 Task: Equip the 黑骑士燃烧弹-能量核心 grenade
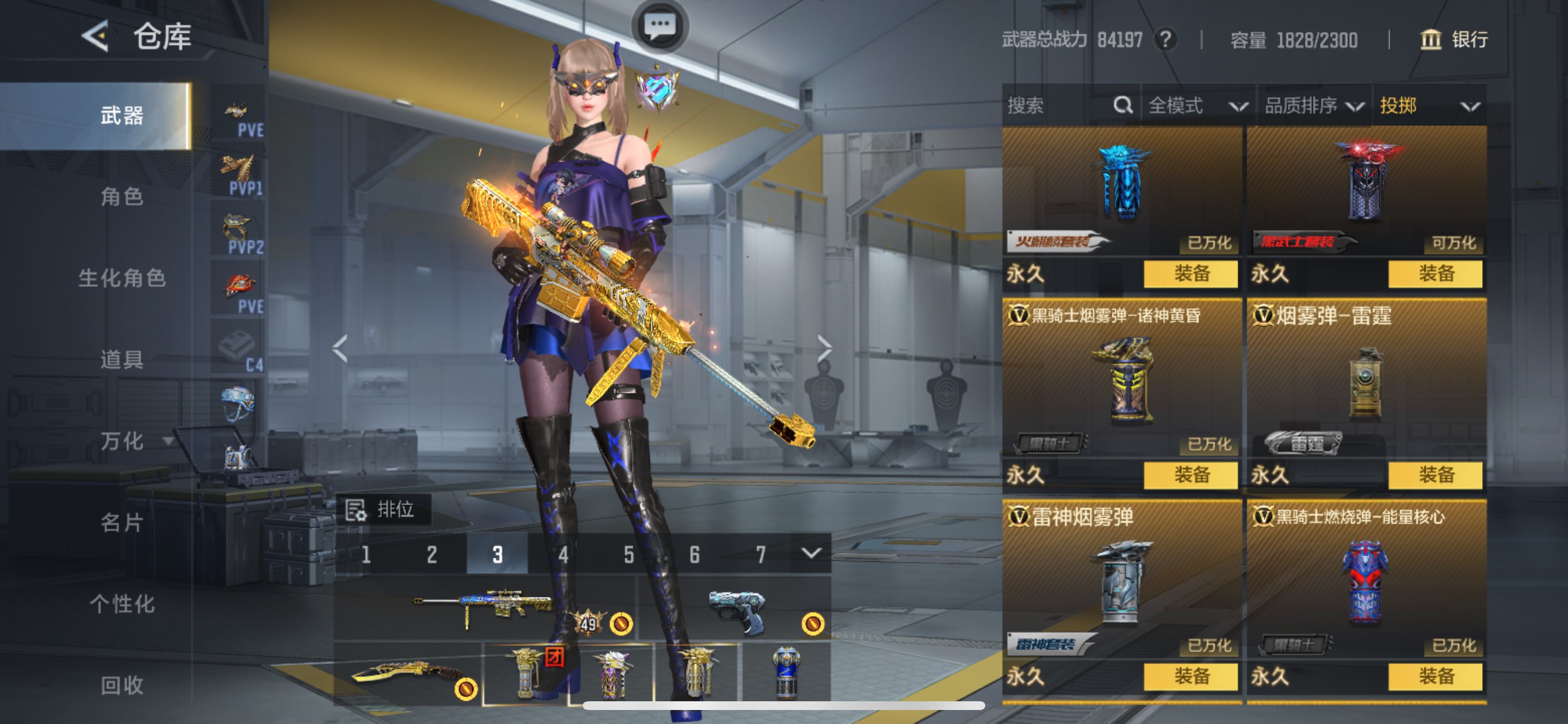tap(1434, 677)
